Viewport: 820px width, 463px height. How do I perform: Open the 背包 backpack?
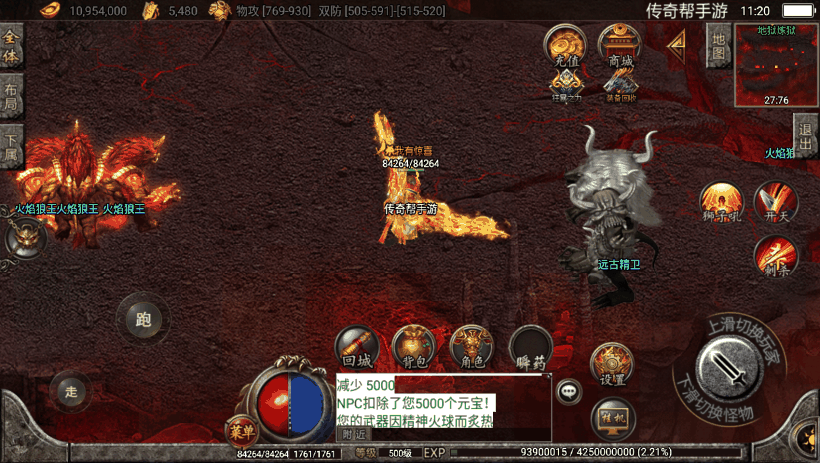pos(413,346)
